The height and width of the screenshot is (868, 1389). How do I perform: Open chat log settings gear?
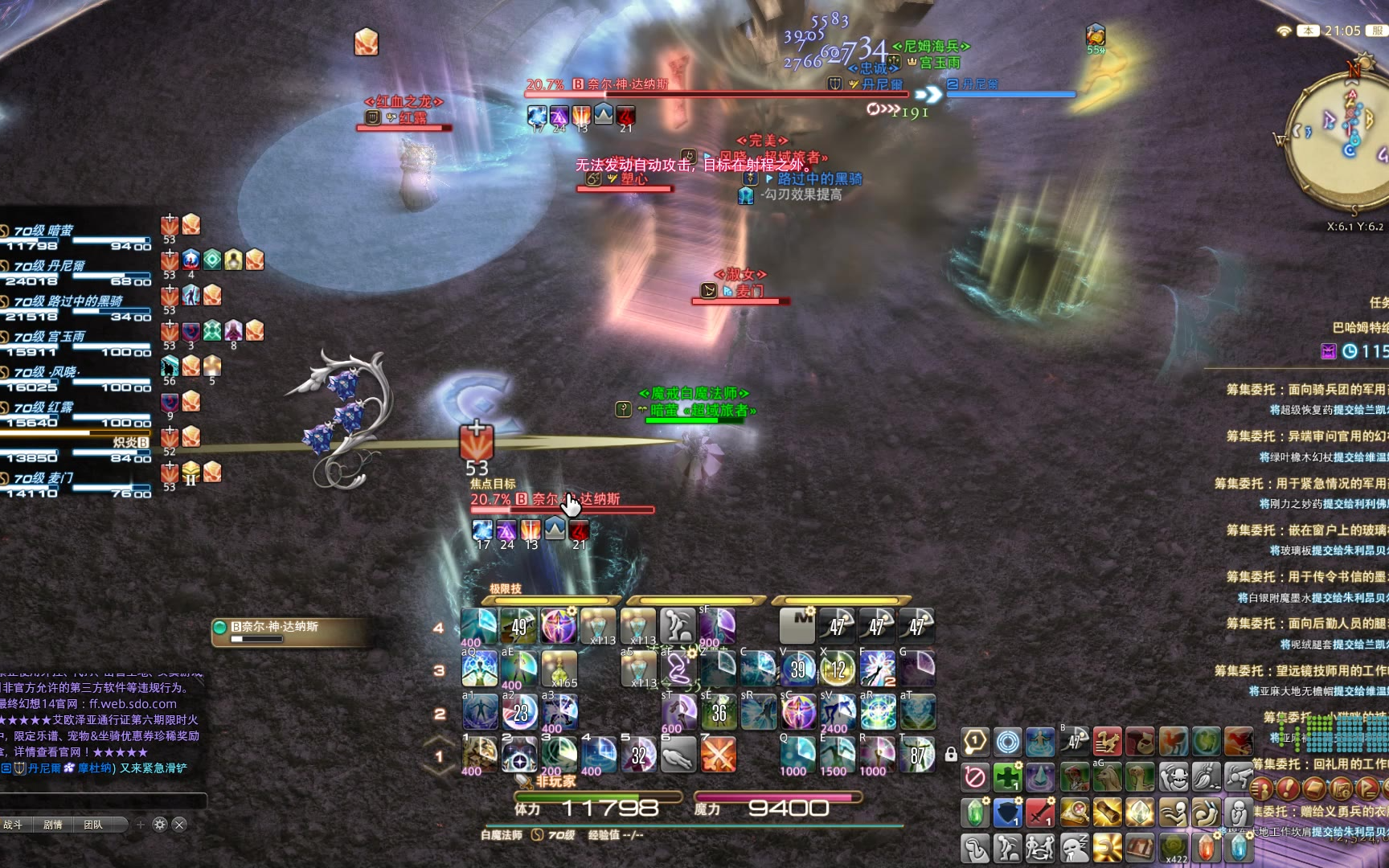coord(159,825)
